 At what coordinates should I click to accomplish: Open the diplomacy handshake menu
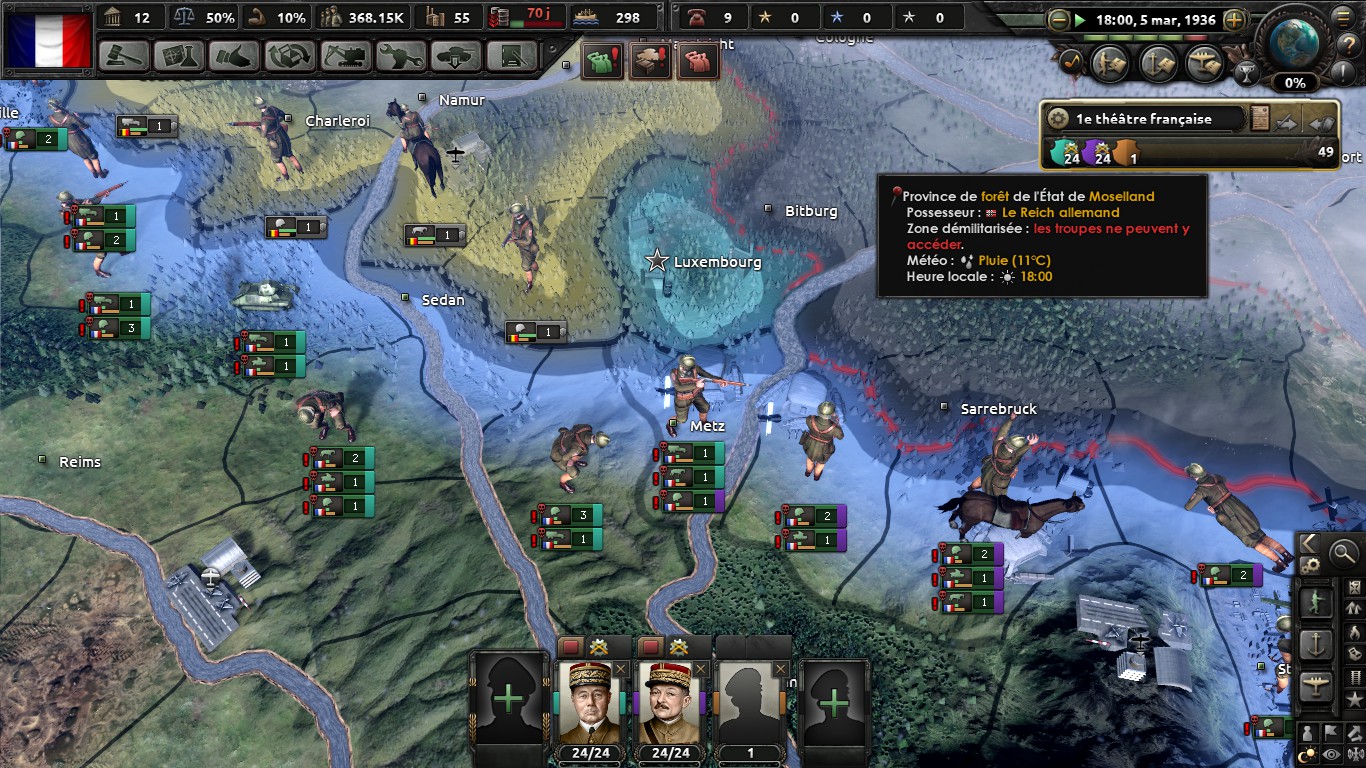pos(234,56)
